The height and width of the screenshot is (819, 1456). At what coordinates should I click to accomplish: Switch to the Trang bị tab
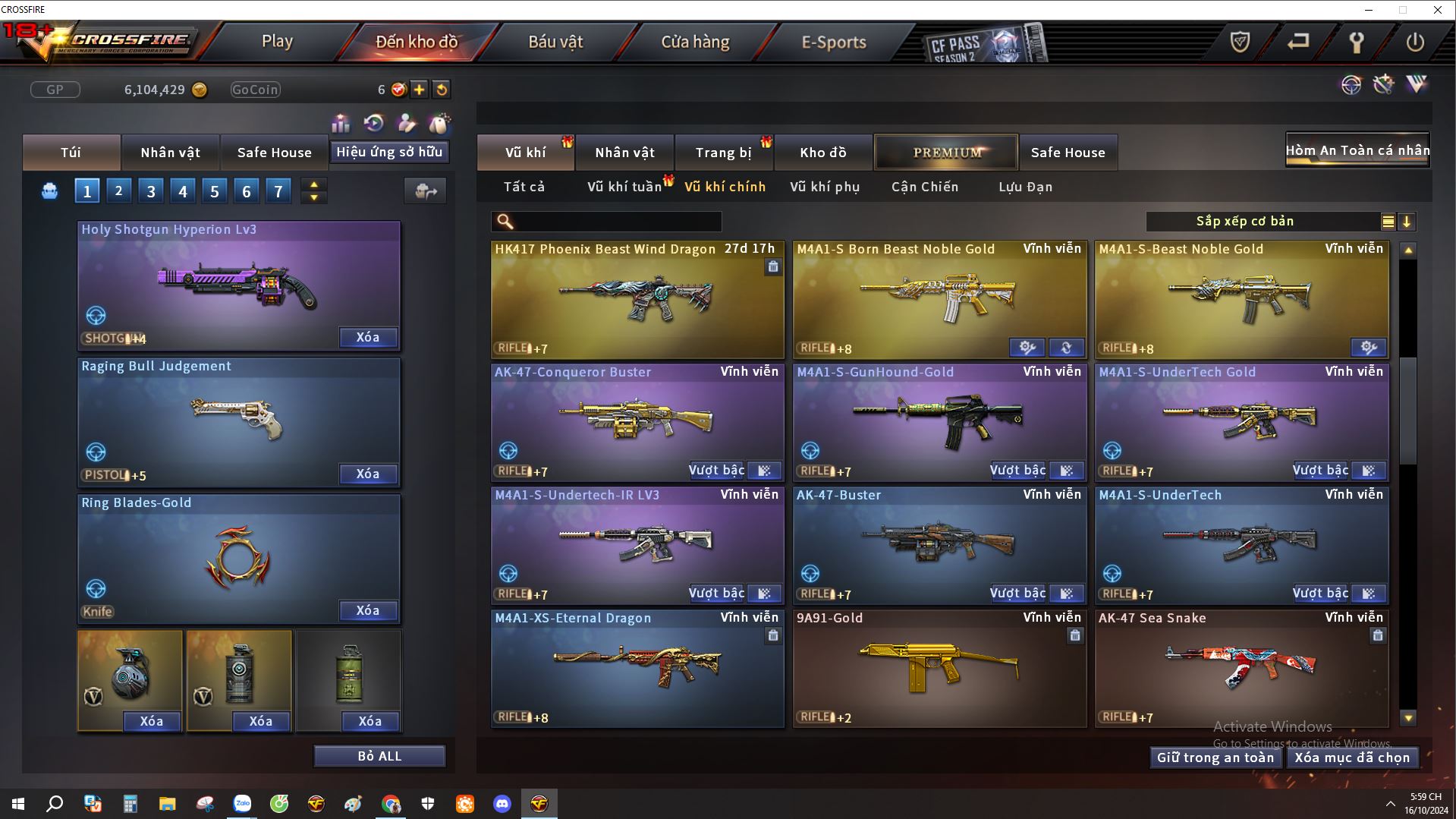click(723, 153)
